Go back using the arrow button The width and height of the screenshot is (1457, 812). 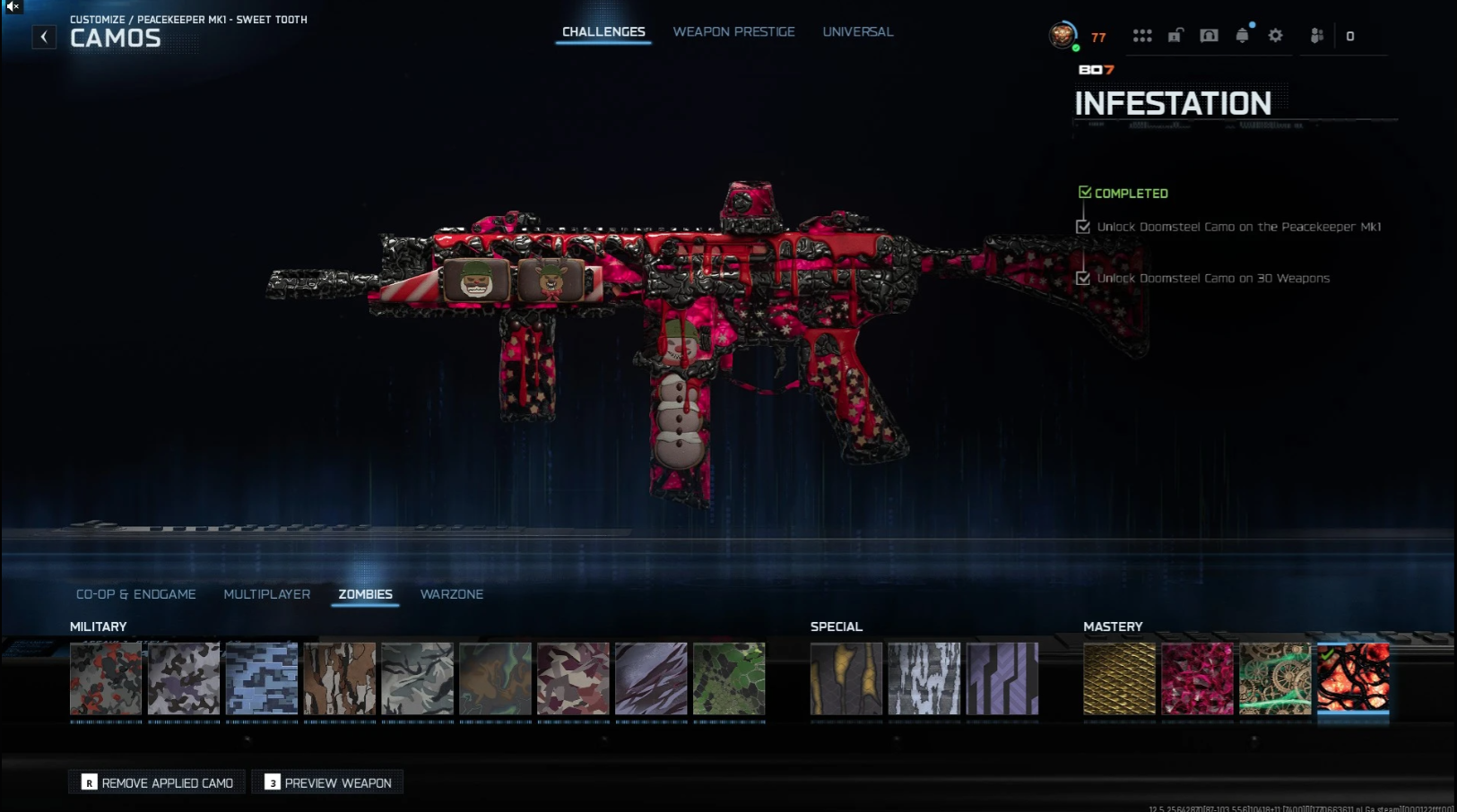(x=44, y=37)
